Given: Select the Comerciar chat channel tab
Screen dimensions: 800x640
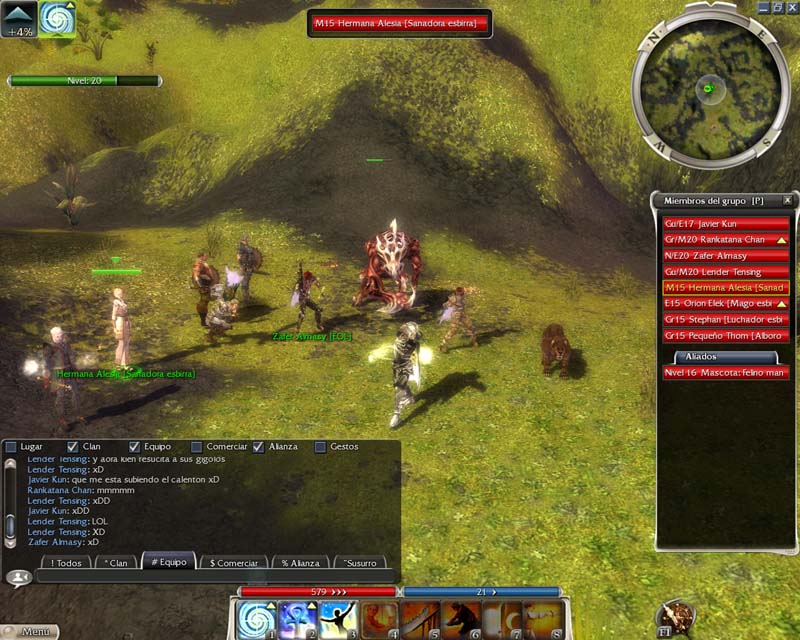Looking at the screenshot, I should click(234, 563).
